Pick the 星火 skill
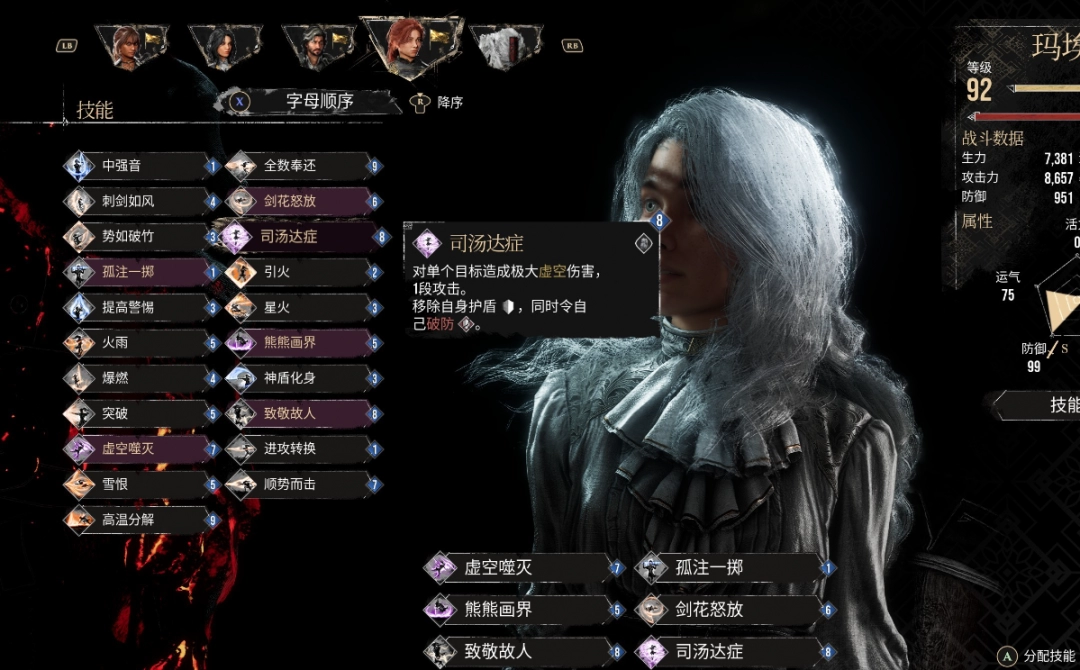Image resolution: width=1080 pixels, height=670 pixels. point(300,307)
